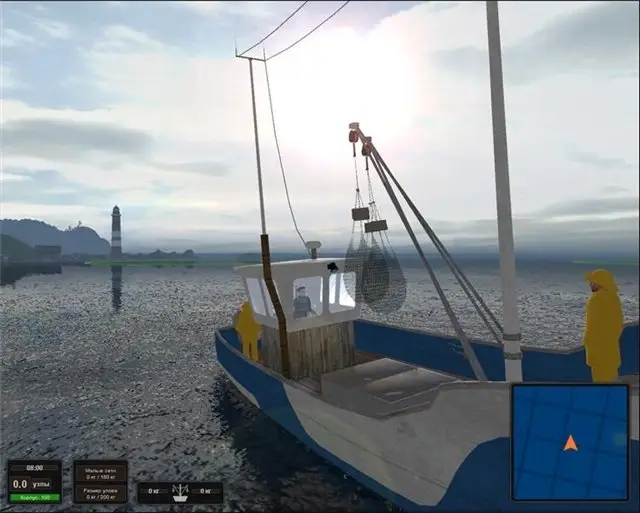Click the trawler net icon in the HUD

click(x=180, y=491)
